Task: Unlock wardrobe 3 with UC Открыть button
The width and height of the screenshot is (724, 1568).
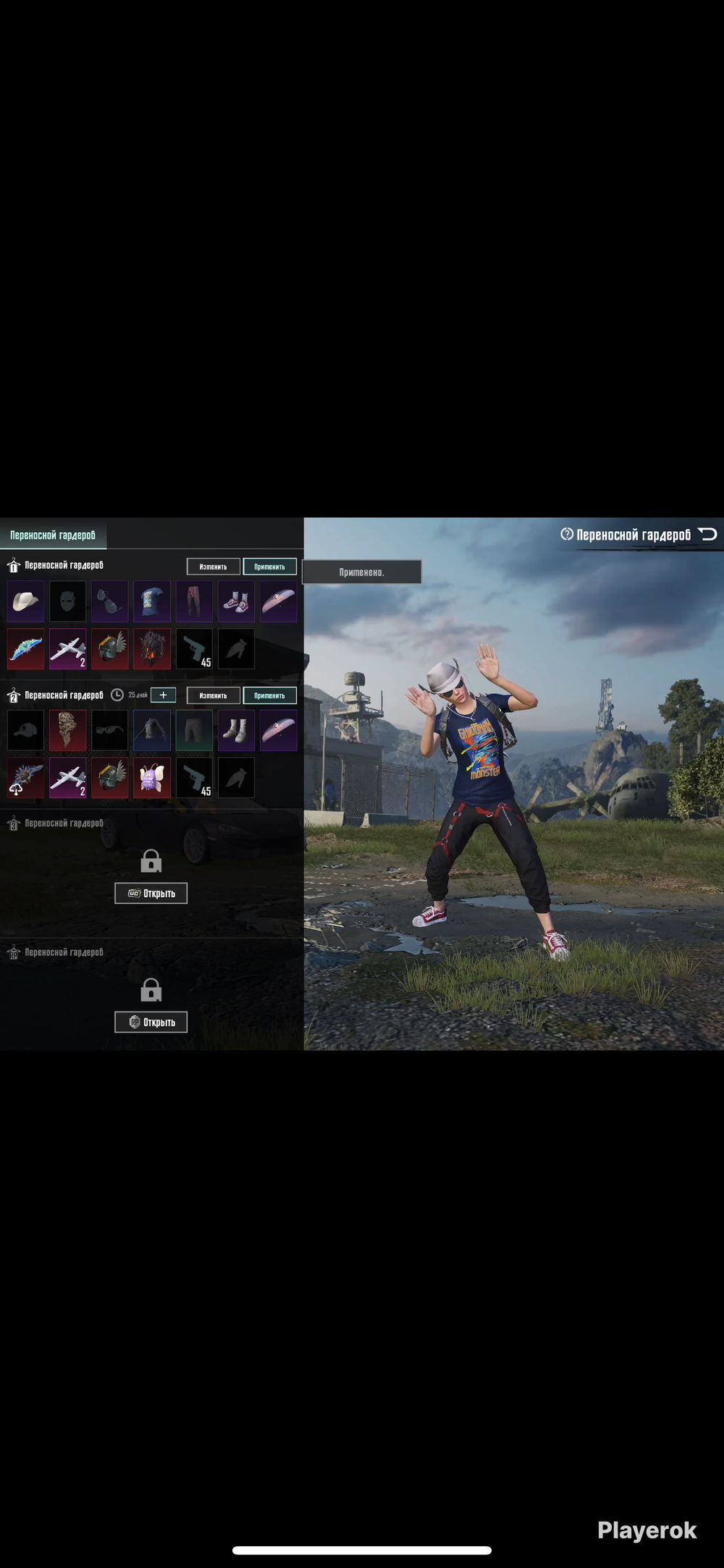Action: pyautogui.click(x=151, y=893)
